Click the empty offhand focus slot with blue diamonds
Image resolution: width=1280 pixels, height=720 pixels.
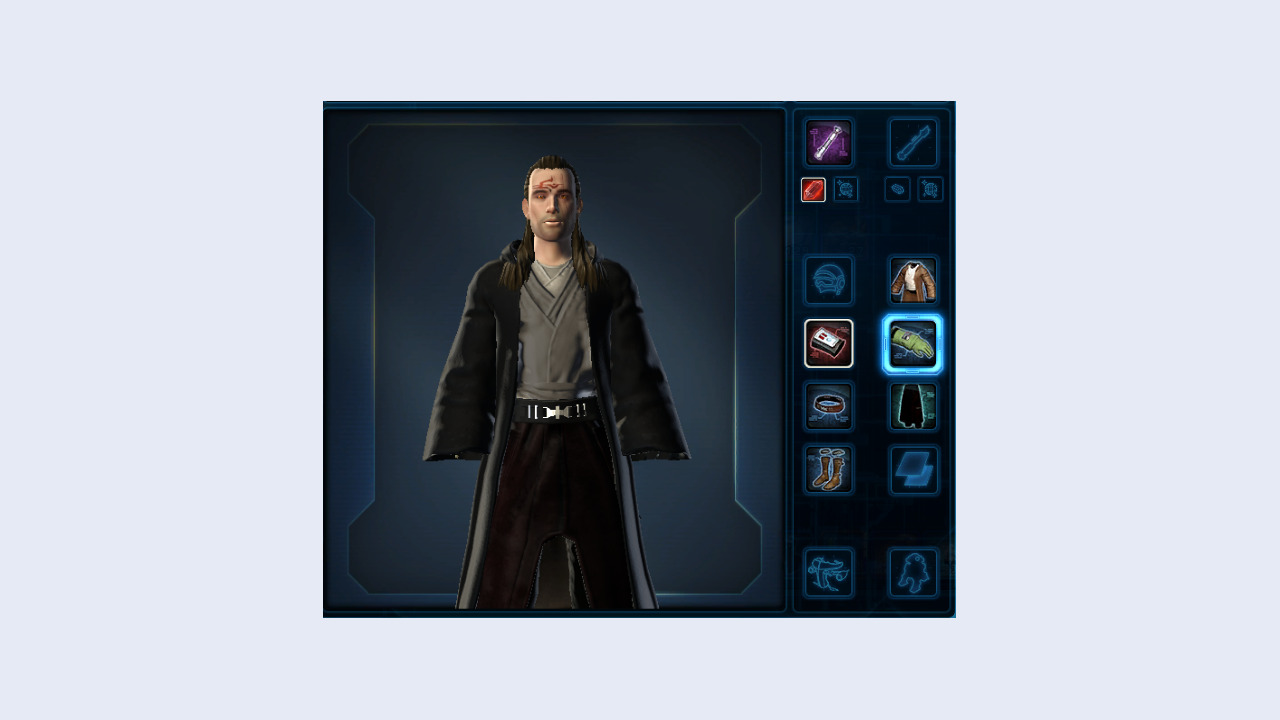click(x=911, y=470)
